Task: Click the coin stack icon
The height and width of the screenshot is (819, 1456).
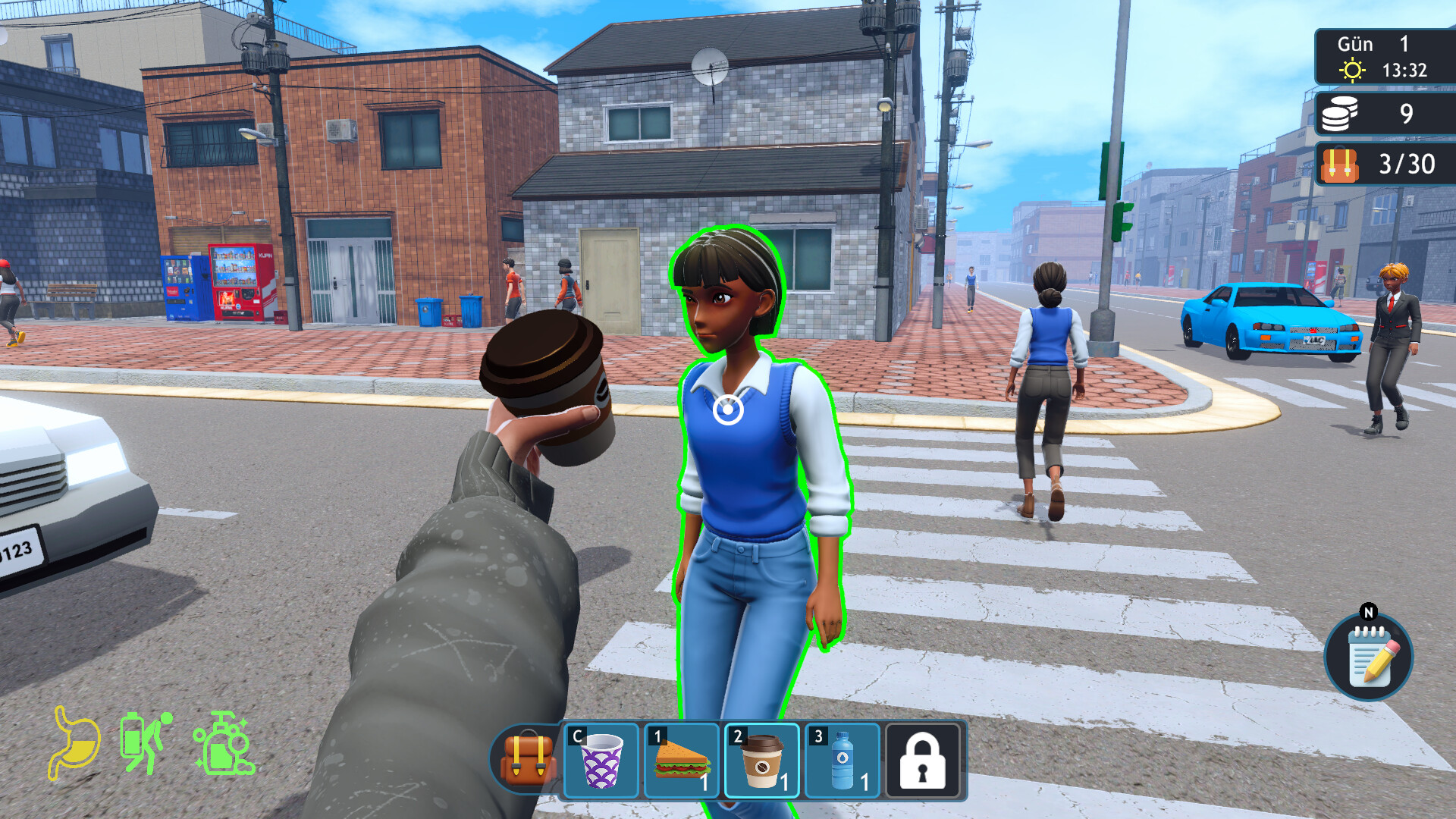Action: (x=1341, y=112)
